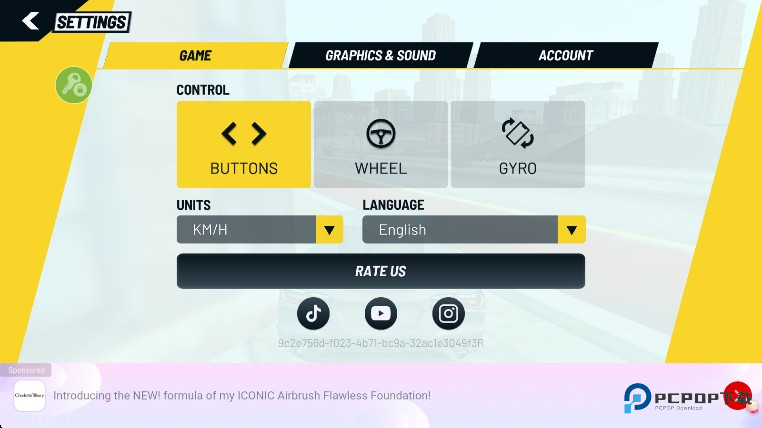Open the Instagram link icon

click(449, 313)
